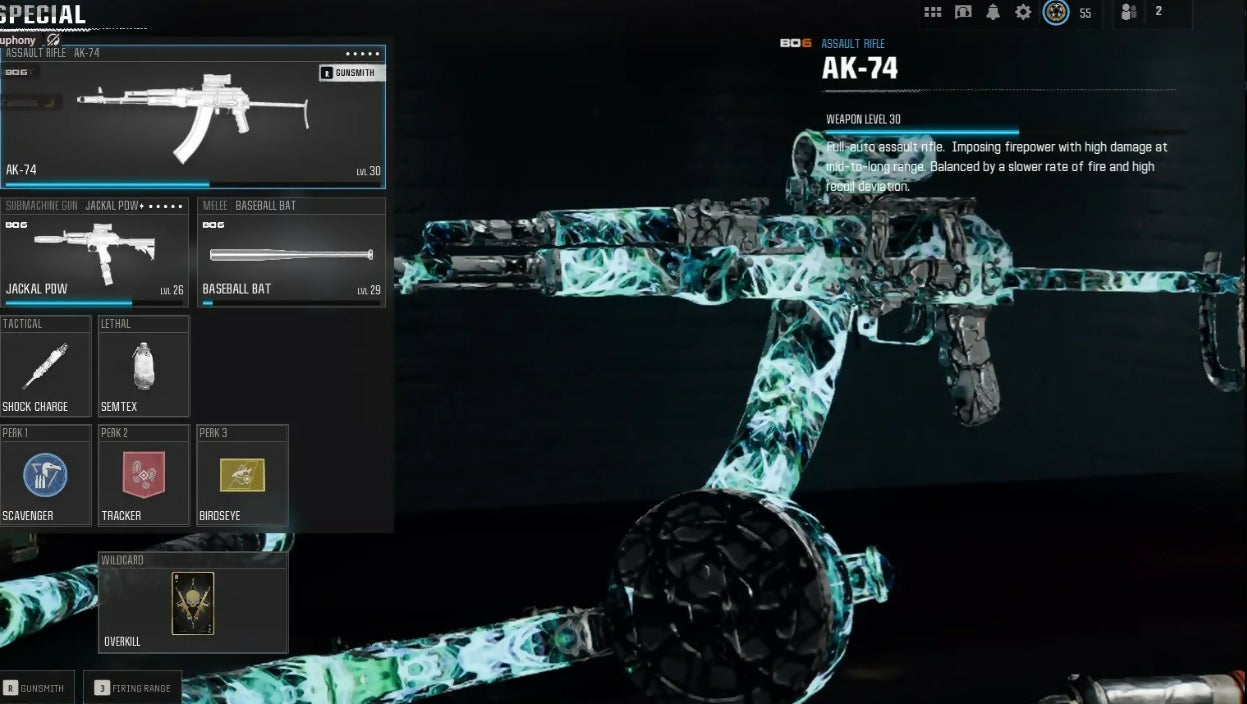Open the Tracker perk 2 slot
The width and height of the screenshot is (1247, 704).
pos(144,475)
